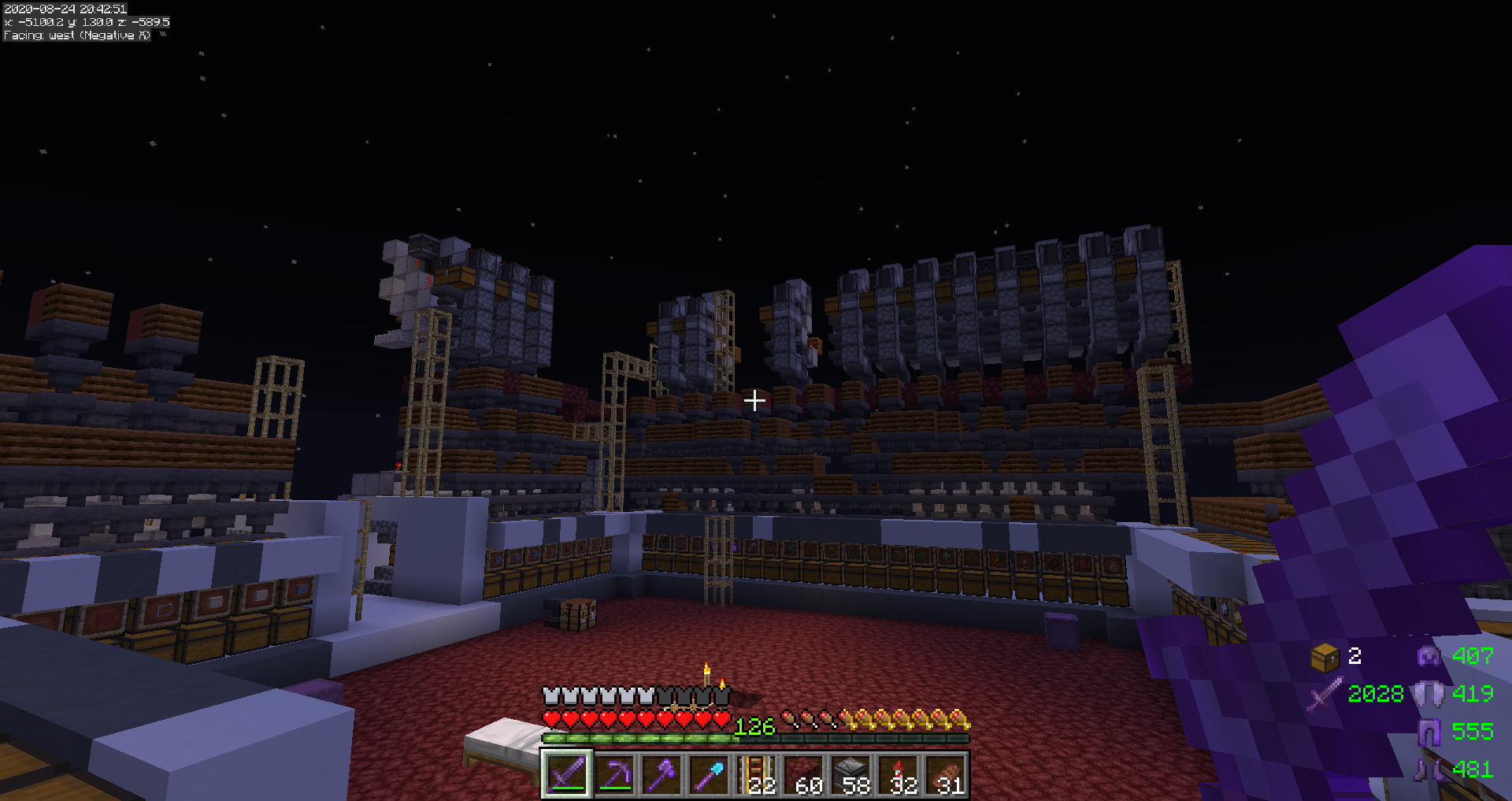
Task: Click the elytra durability icon
Action: tap(1429, 694)
